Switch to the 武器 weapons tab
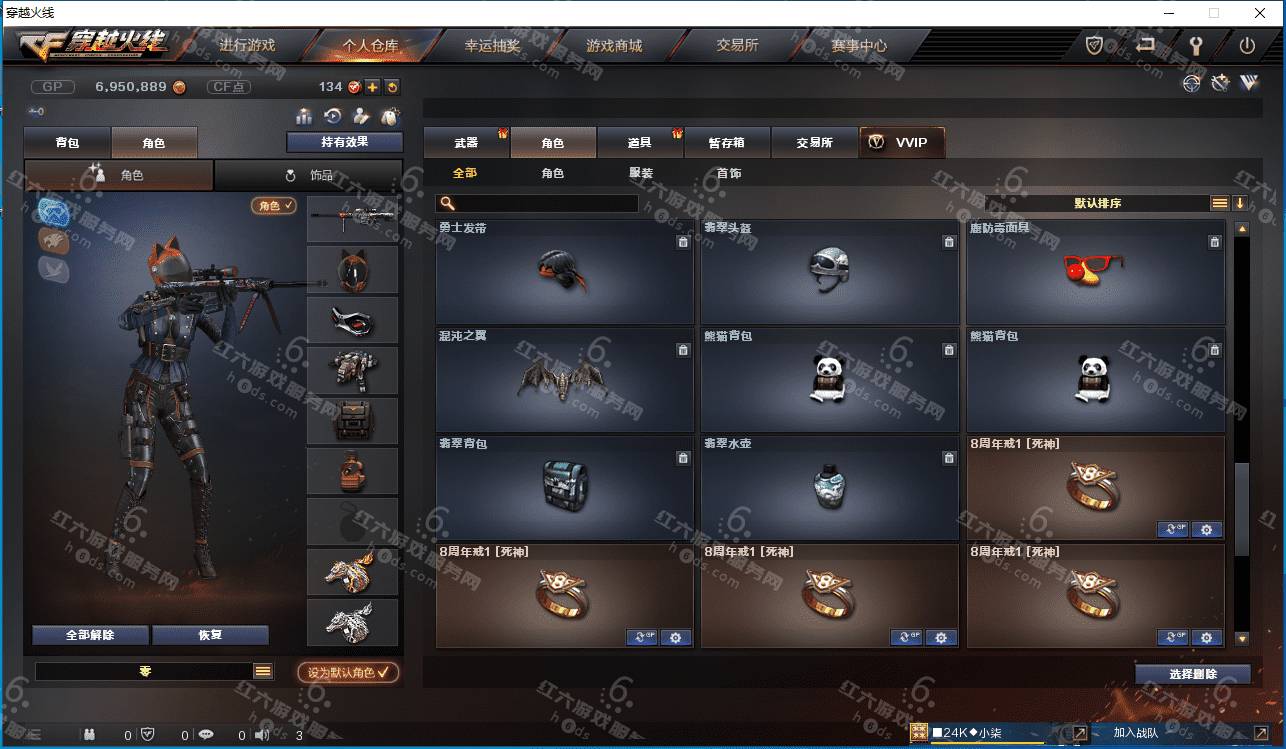 [466, 143]
